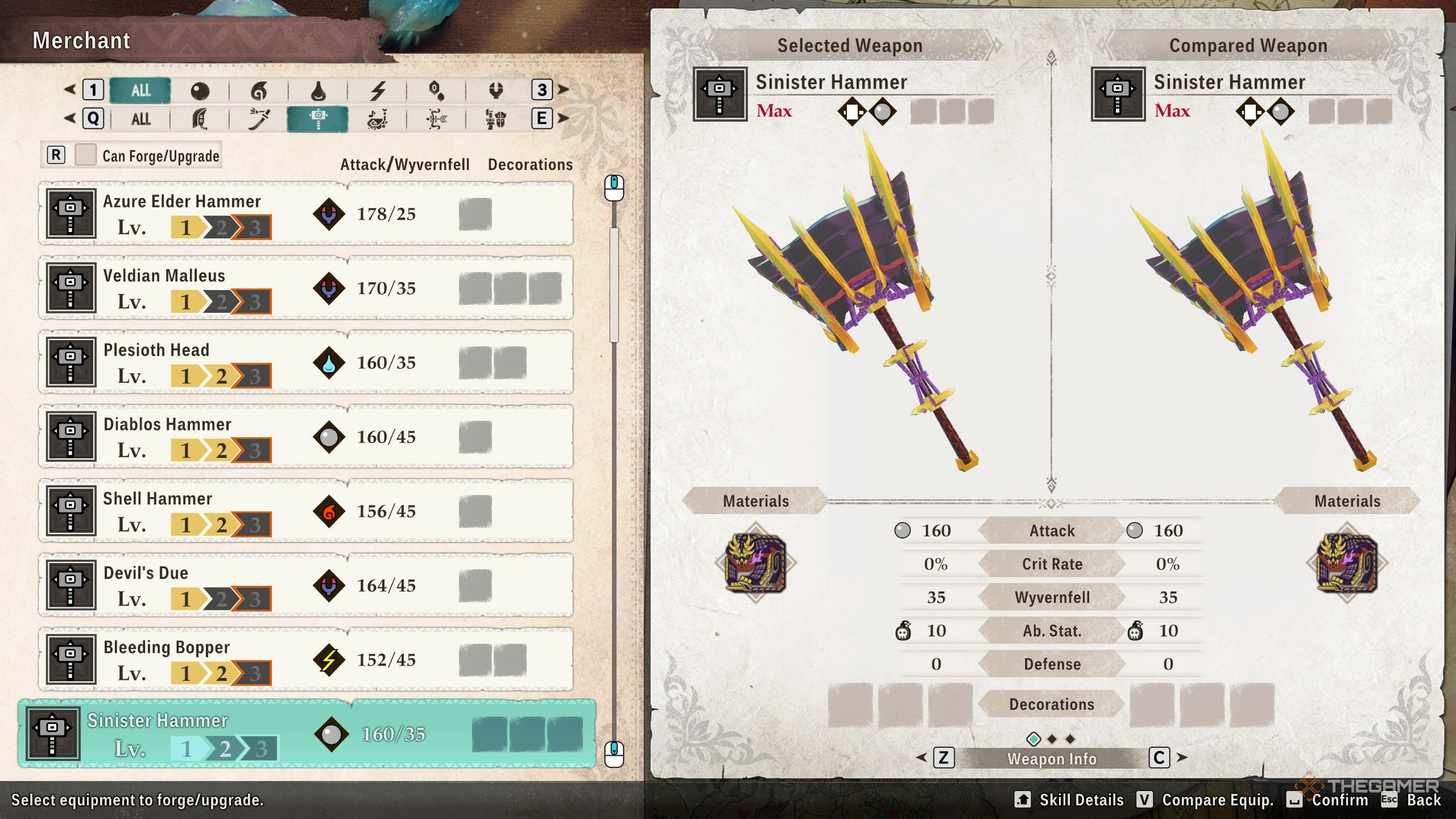Click the highlighted Sinister Hammer row
Viewport: 1456px width, 819px height.
pyautogui.click(x=307, y=734)
